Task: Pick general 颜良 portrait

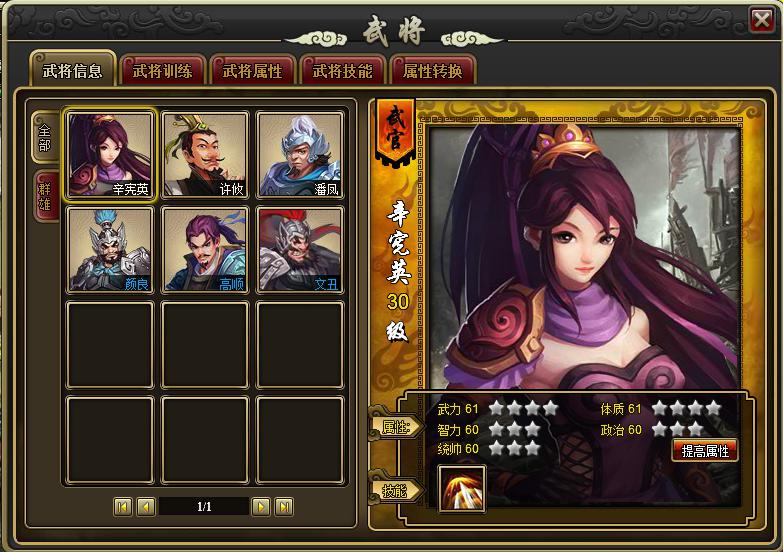Action: point(110,250)
